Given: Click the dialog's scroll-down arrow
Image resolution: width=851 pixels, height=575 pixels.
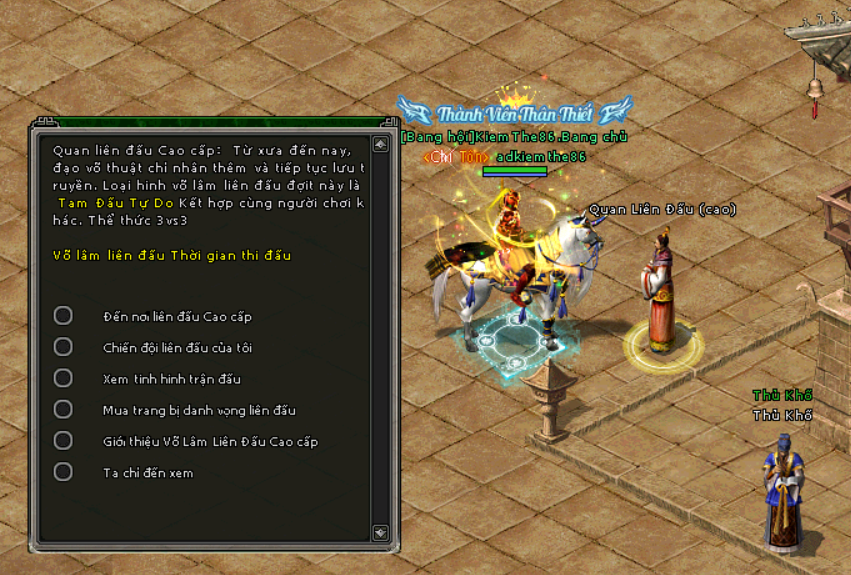Looking at the screenshot, I should [380, 532].
